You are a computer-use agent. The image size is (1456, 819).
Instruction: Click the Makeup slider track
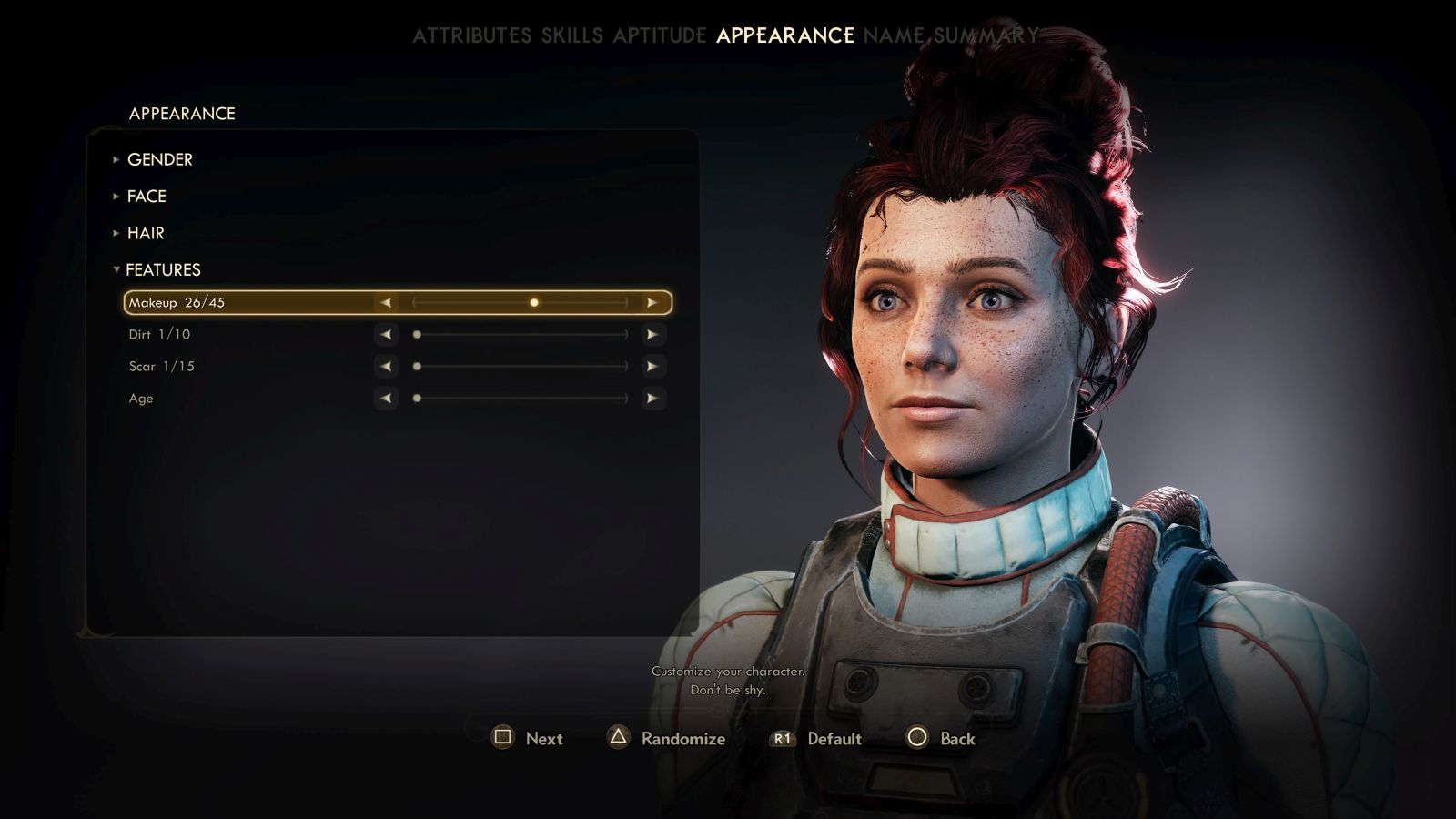520,302
